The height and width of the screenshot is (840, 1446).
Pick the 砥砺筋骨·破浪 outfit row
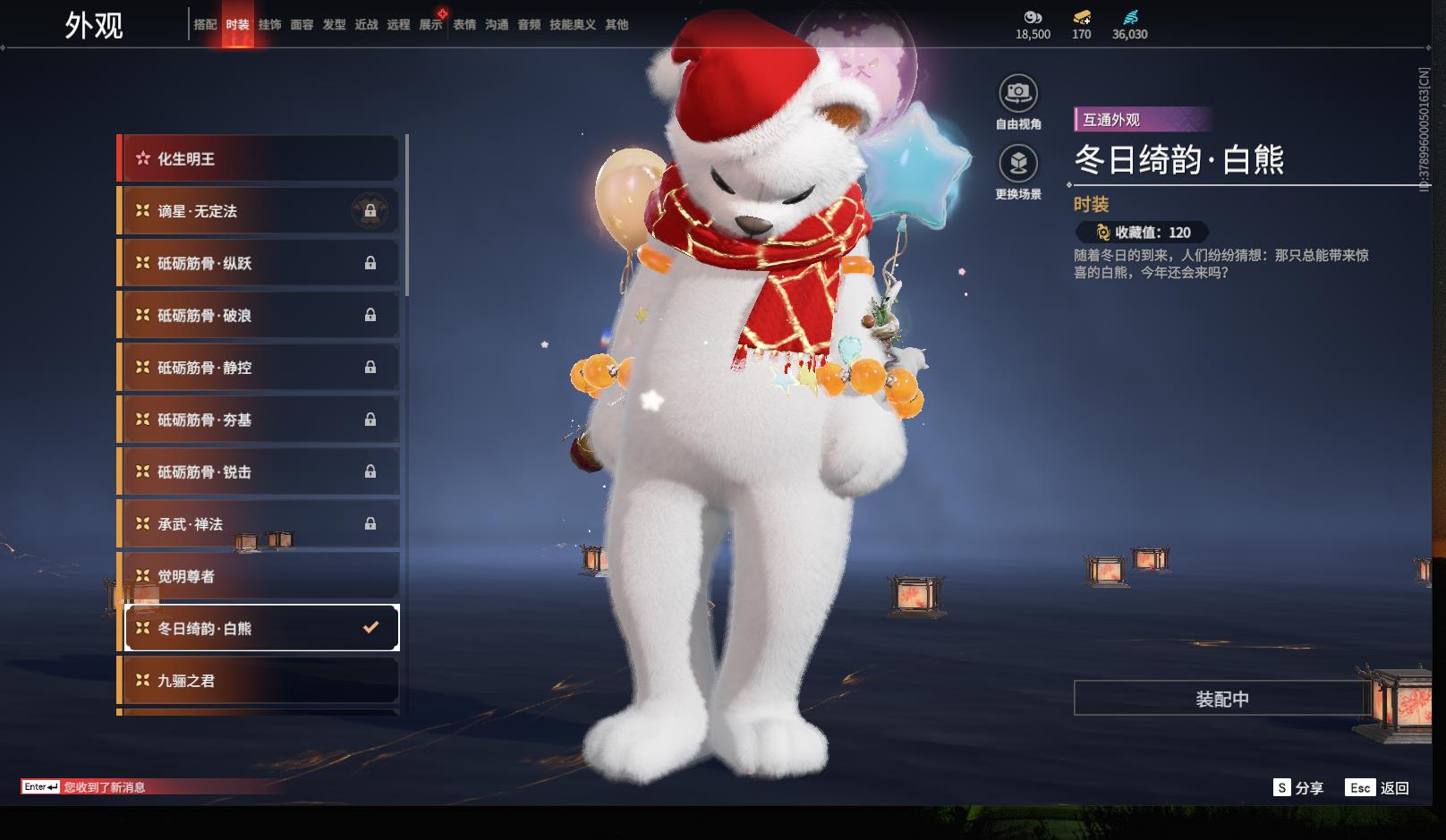(259, 316)
